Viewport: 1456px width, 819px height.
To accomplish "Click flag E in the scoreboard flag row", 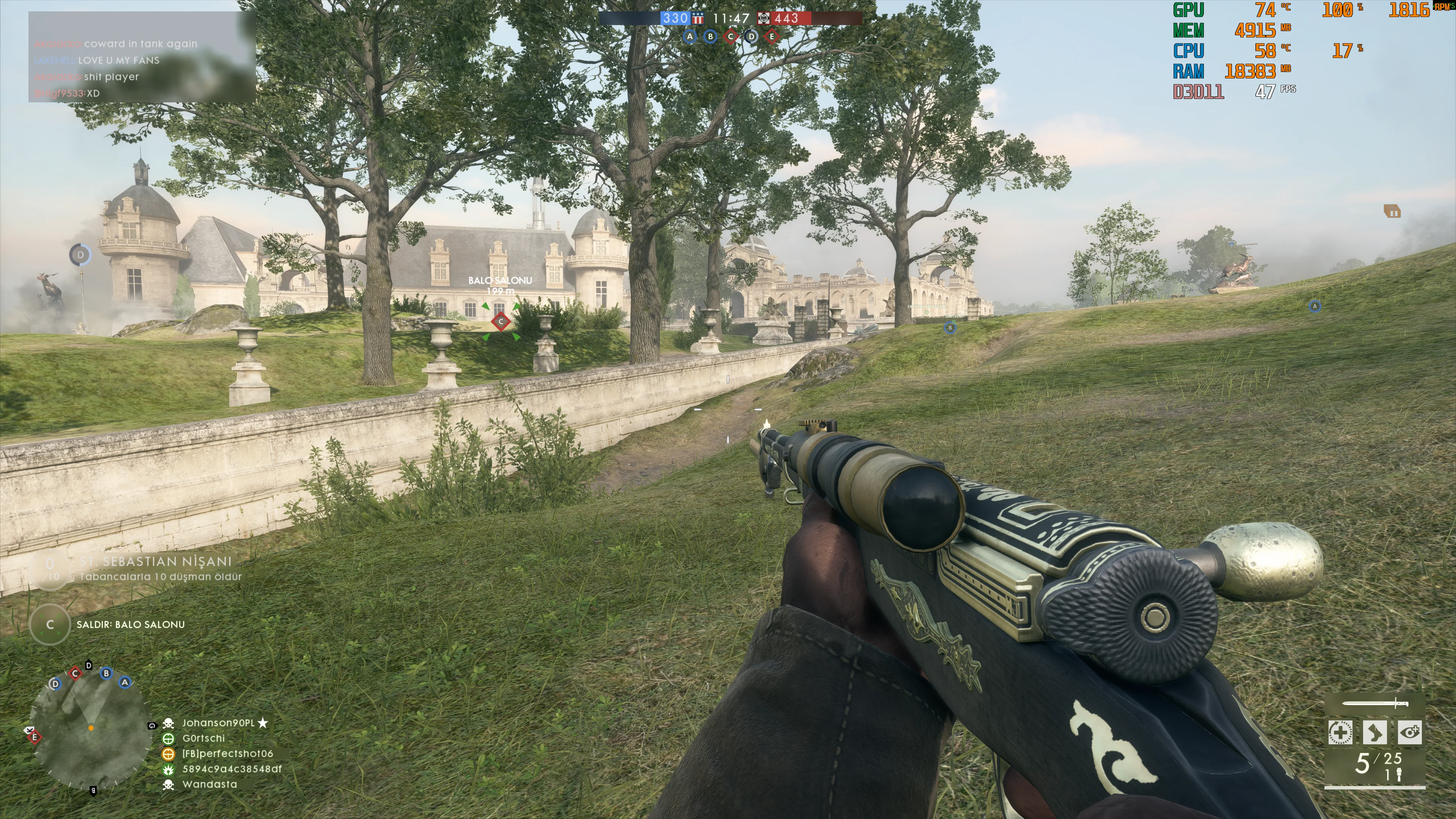I will [772, 37].
